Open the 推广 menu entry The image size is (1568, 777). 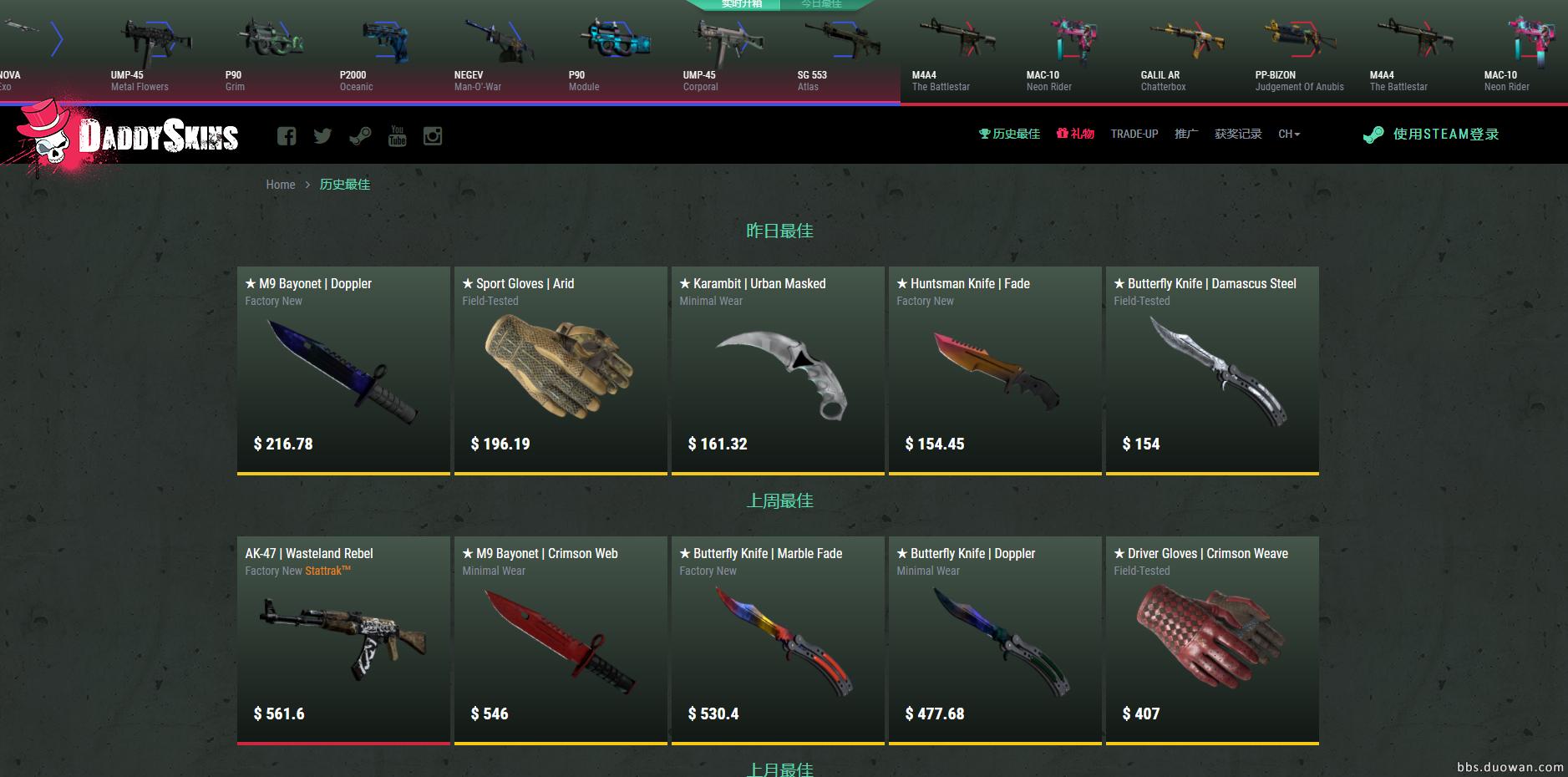coord(1185,134)
